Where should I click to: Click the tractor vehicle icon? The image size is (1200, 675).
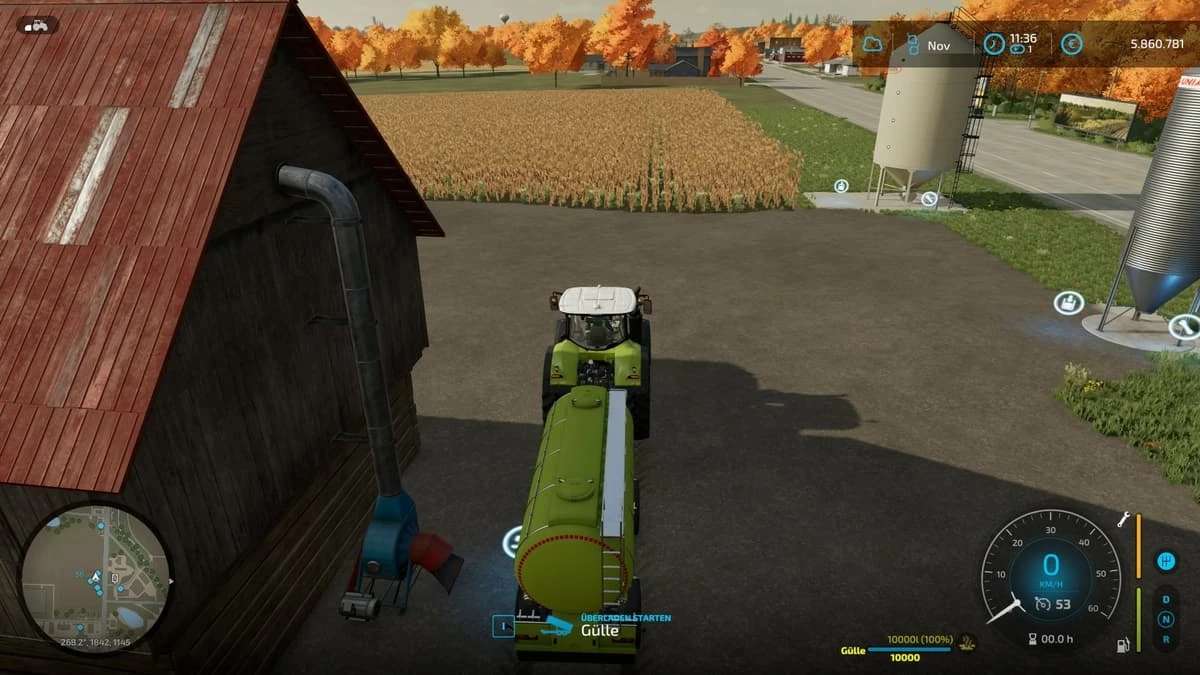[36, 25]
